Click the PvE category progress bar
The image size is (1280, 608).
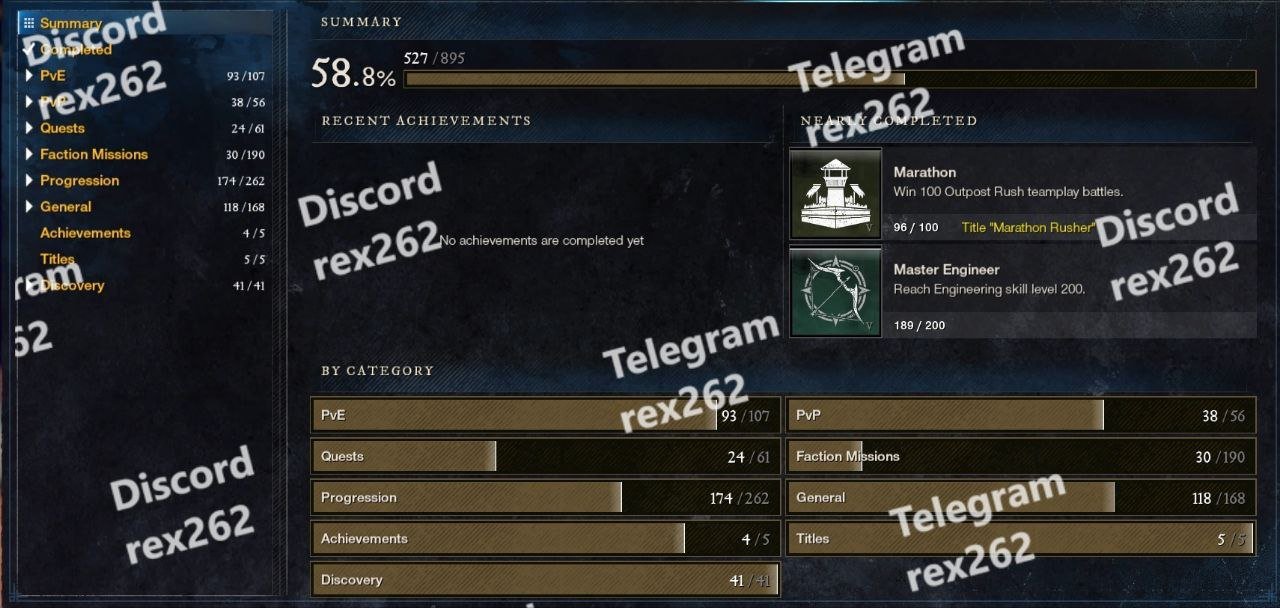[x=545, y=416]
